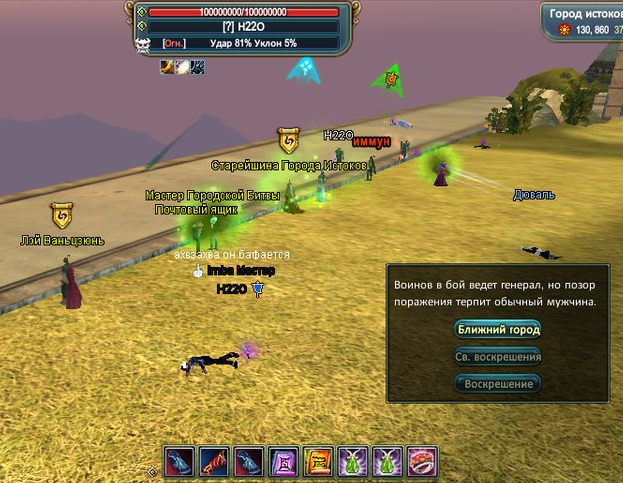
Task: Click the Воскрешение button
Action: (498, 383)
